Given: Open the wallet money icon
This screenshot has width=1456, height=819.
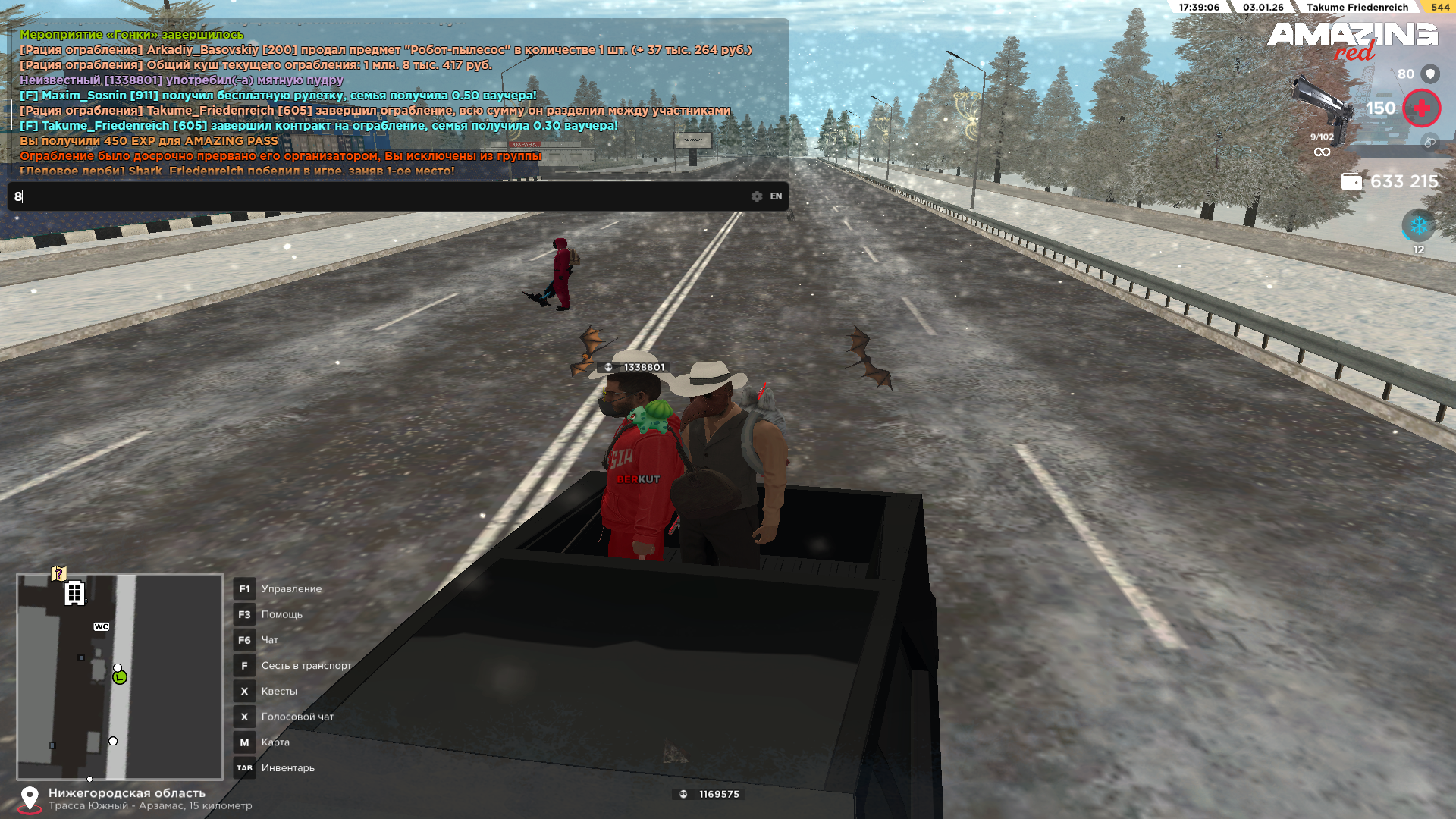Looking at the screenshot, I should (x=1351, y=181).
